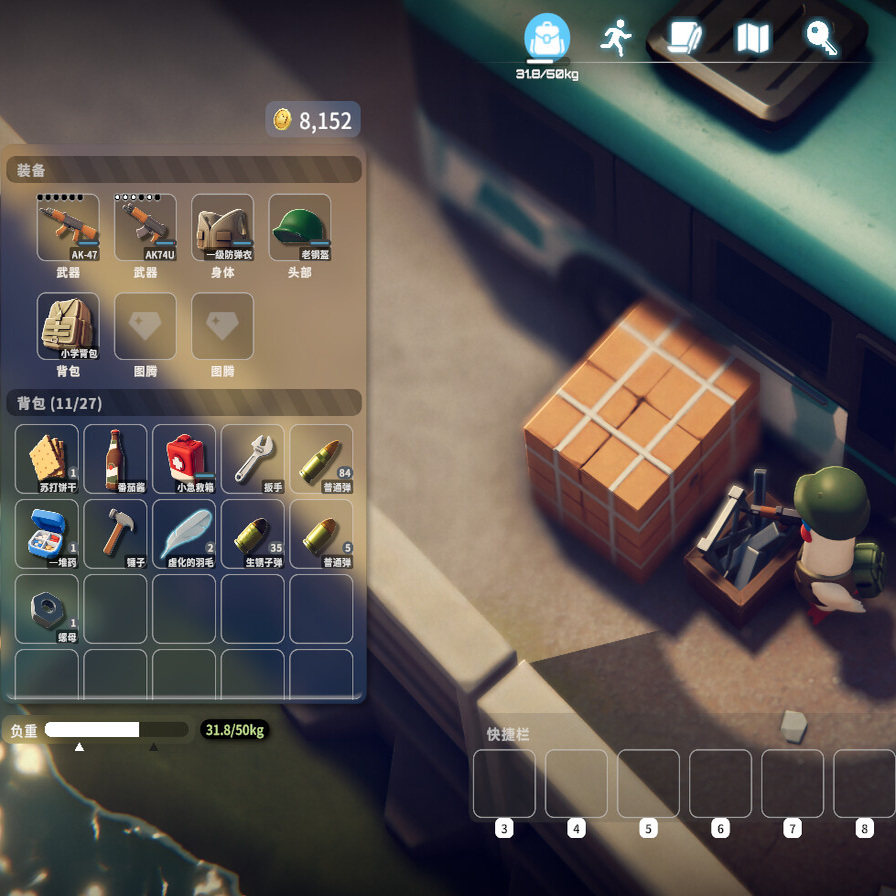The image size is (896, 896).
Task: Choose the wrench in the backpack
Action: pos(252,459)
